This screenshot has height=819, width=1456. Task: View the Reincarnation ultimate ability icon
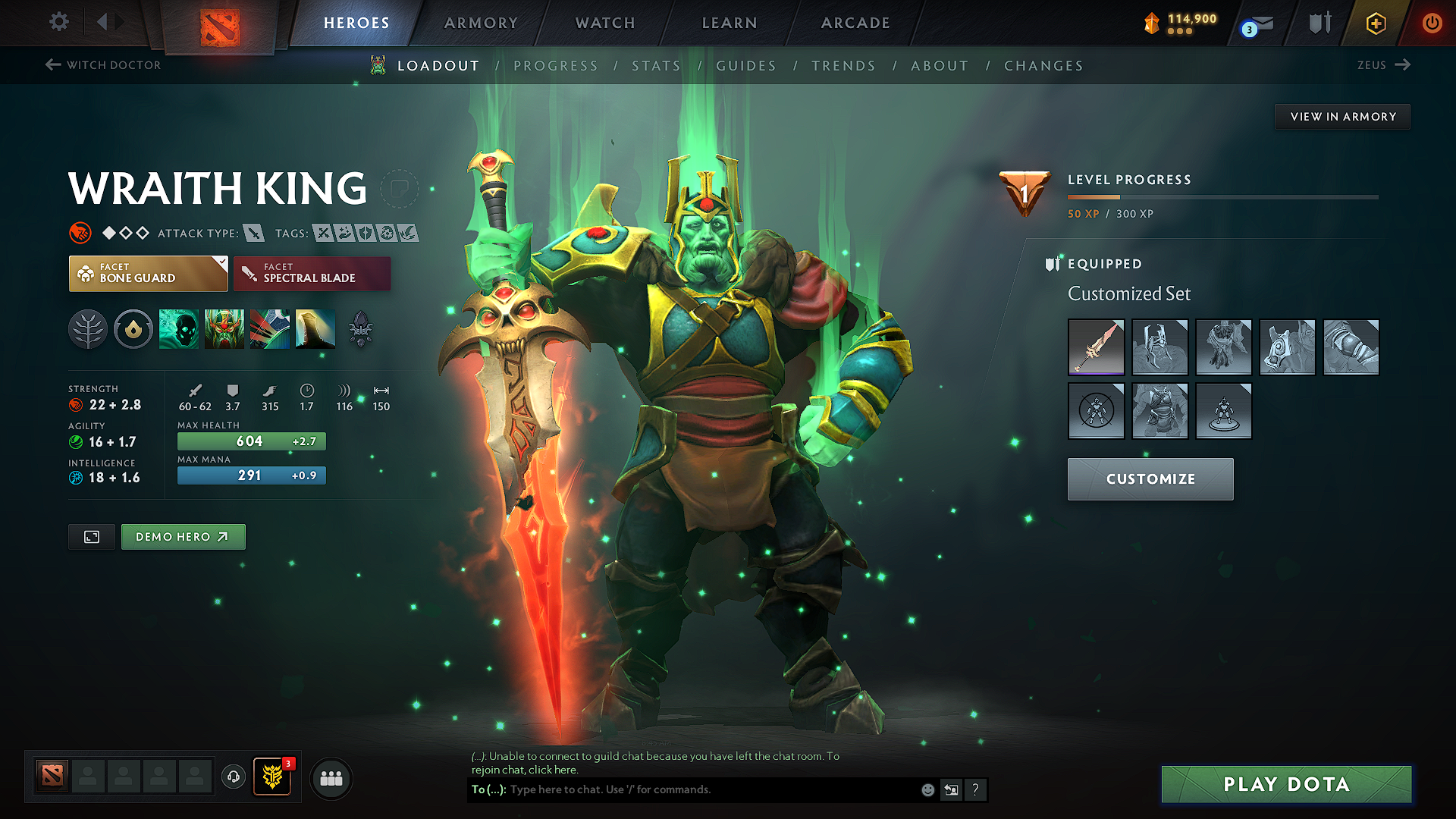tap(315, 329)
